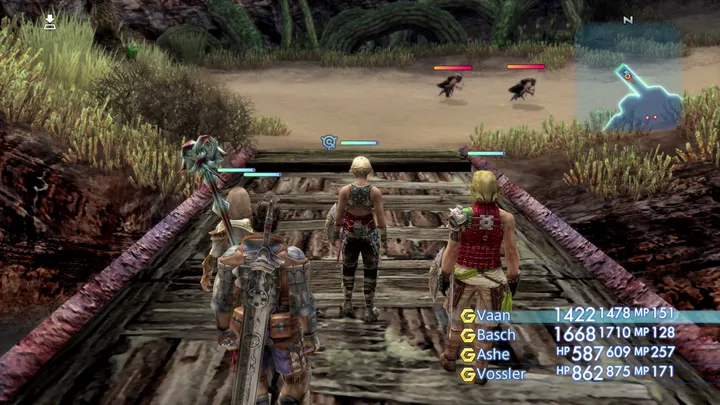Pick Vossler's party row
Screen dimensions: 720x405
coord(500,374)
